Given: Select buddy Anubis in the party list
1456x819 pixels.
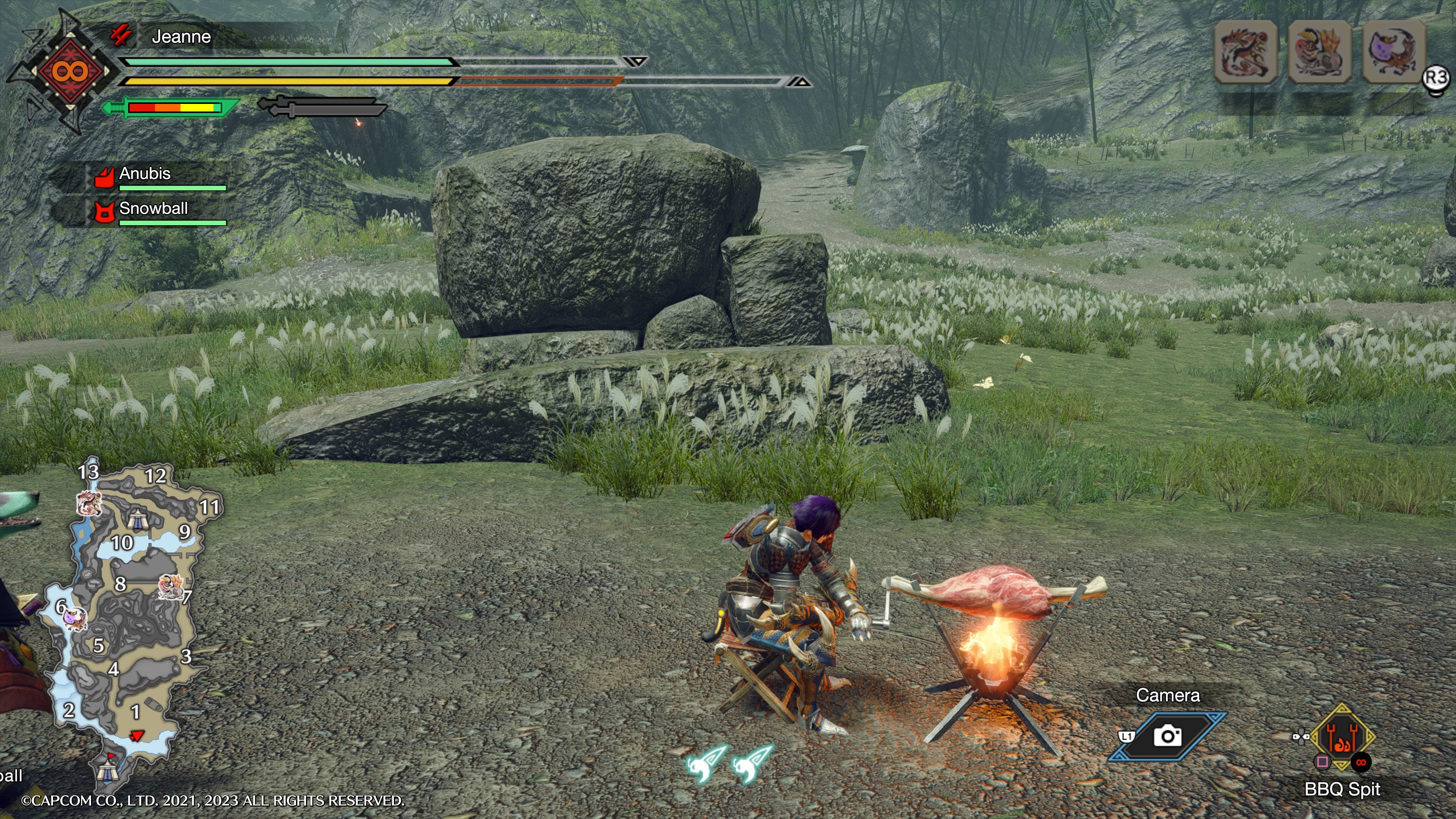Looking at the screenshot, I should point(145,174).
